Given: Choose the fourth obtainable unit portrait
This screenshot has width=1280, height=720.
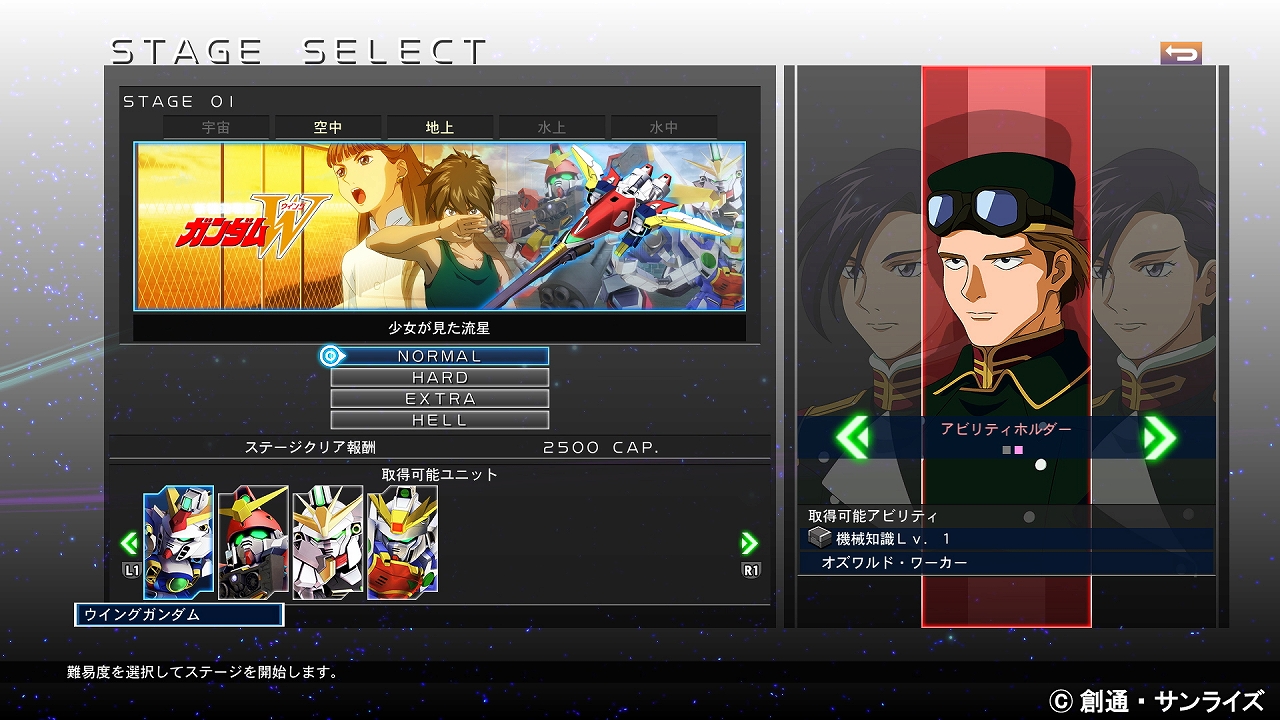Looking at the screenshot, I should pos(402,542).
